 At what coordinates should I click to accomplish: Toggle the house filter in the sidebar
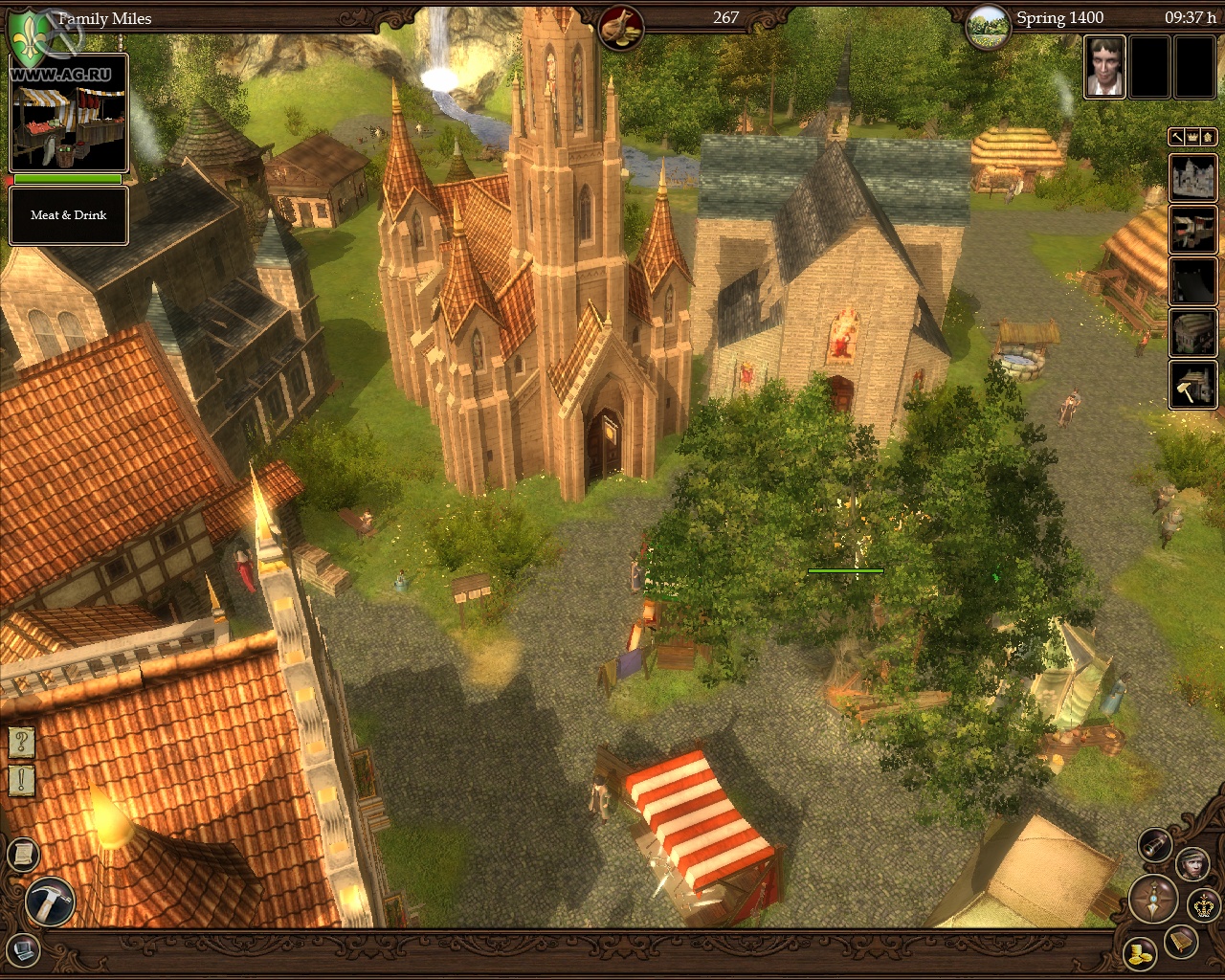click(x=1206, y=136)
